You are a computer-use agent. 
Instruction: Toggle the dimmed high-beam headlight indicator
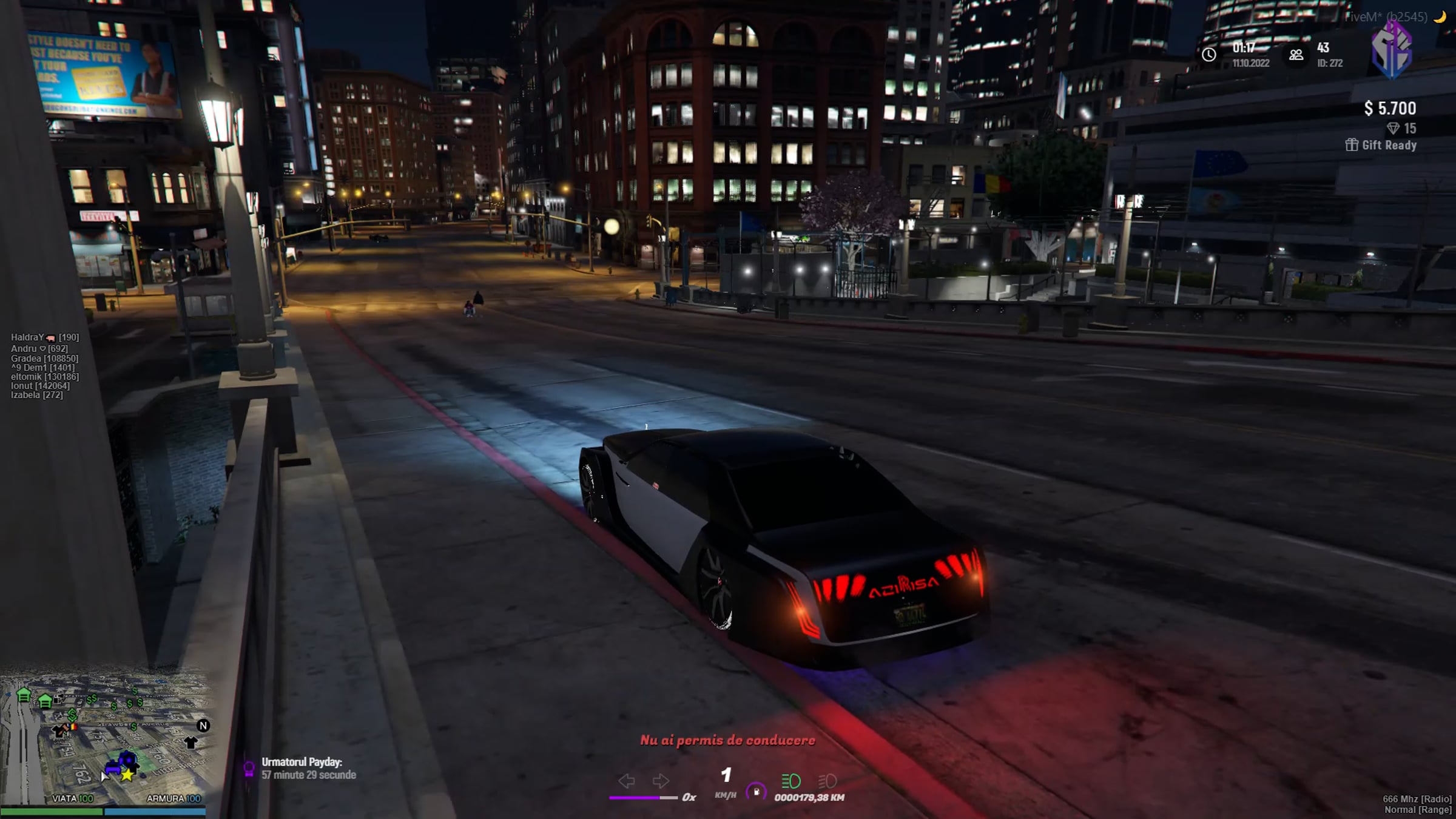[827, 781]
